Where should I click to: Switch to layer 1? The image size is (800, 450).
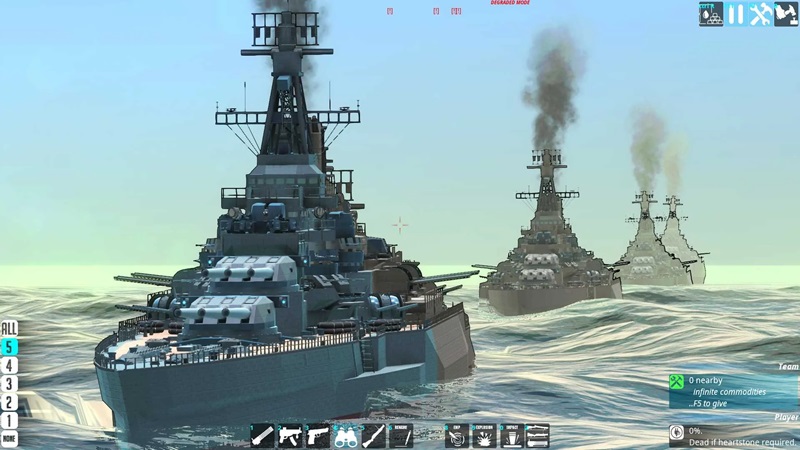coord(9,420)
